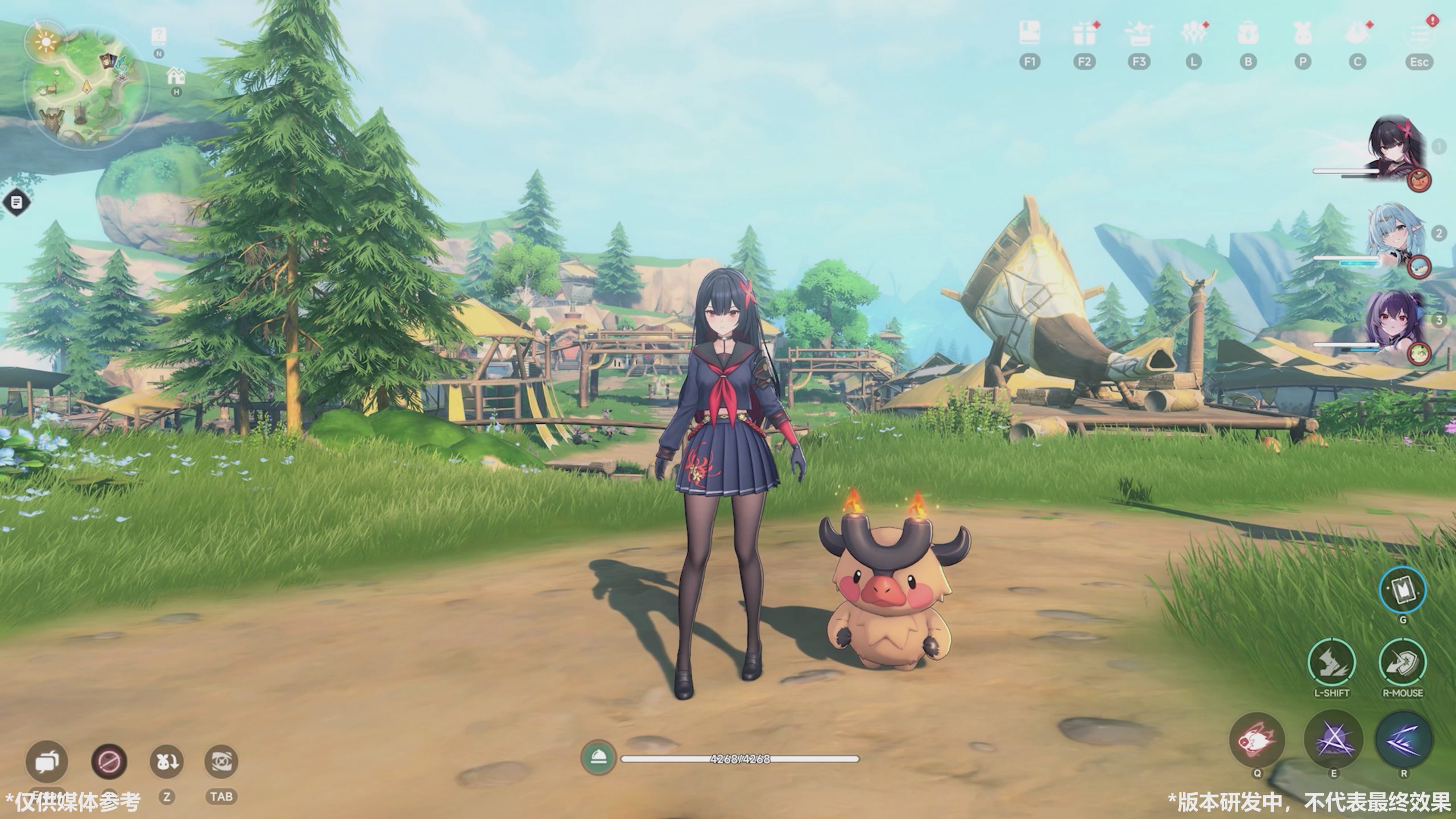Viewport: 1456px width, 819px height.
Task: Activate the eye-shaped scan button
Action: click(x=221, y=761)
